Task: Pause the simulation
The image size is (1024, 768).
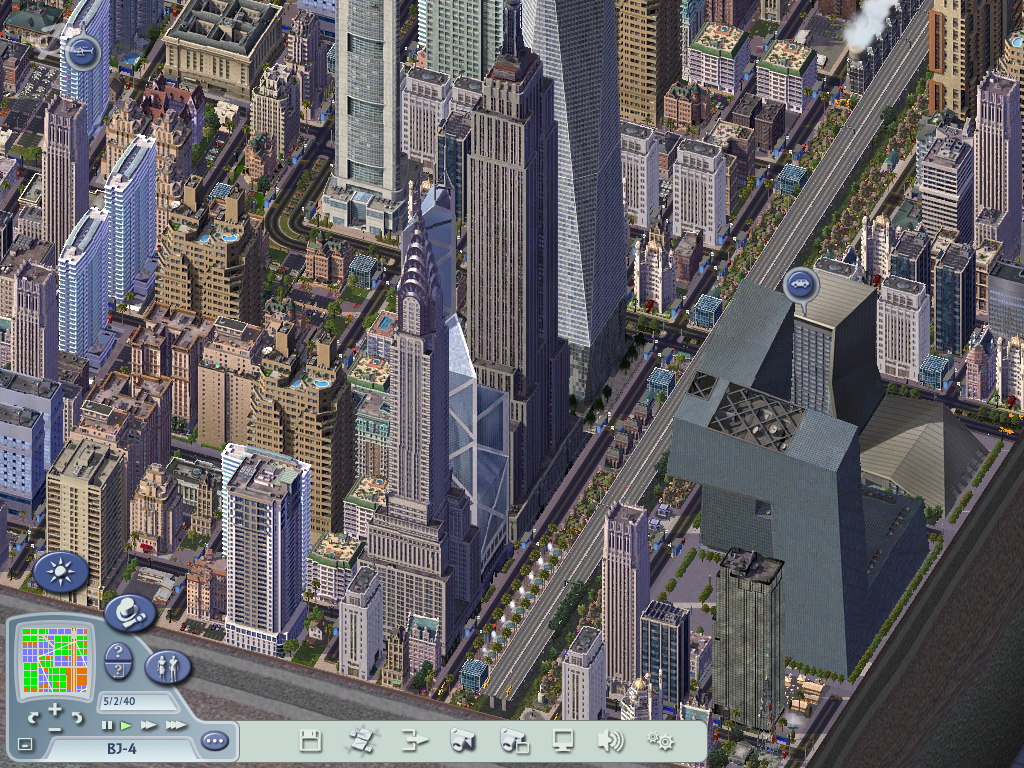Action: pos(107,724)
